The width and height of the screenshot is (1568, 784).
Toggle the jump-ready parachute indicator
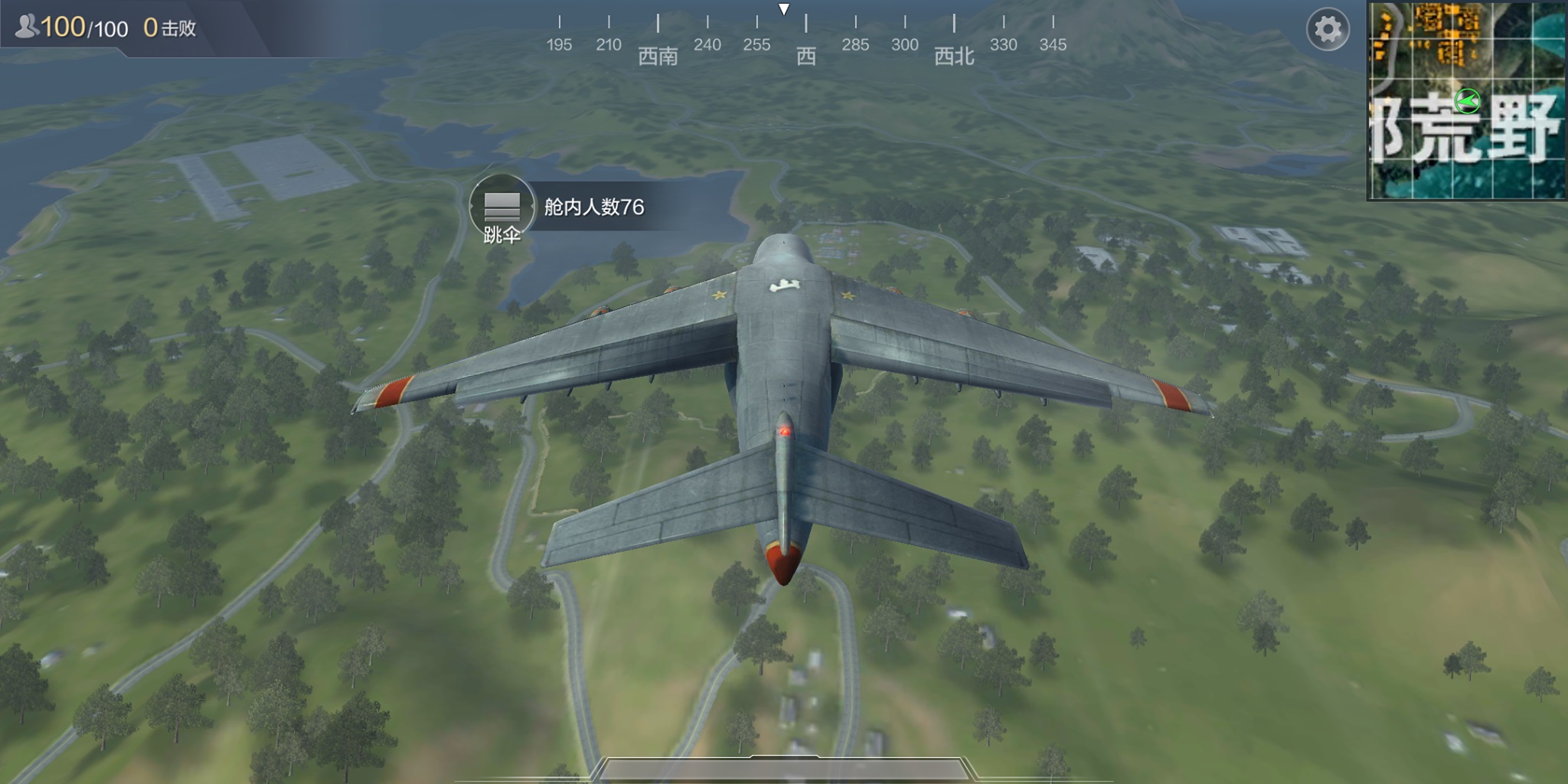tap(501, 205)
